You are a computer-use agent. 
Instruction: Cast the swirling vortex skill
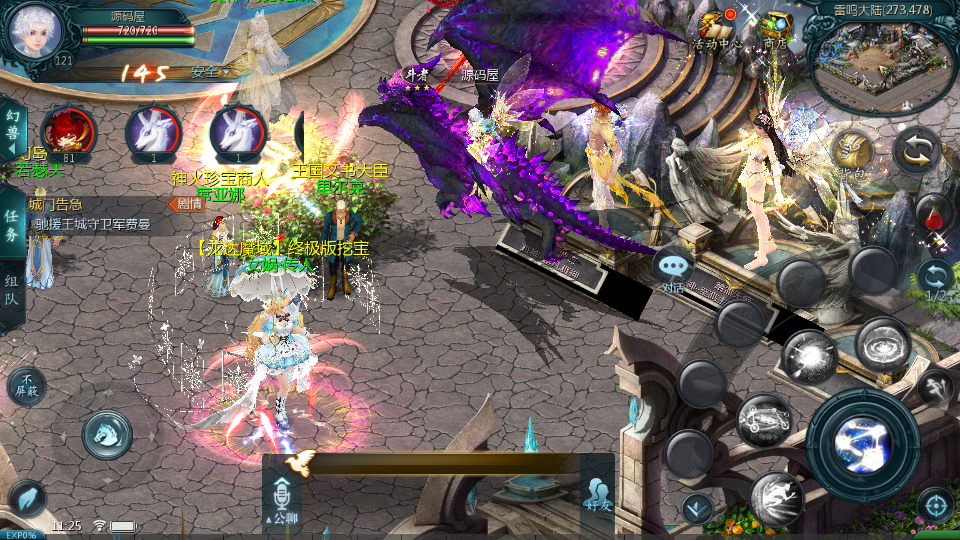(x=883, y=344)
